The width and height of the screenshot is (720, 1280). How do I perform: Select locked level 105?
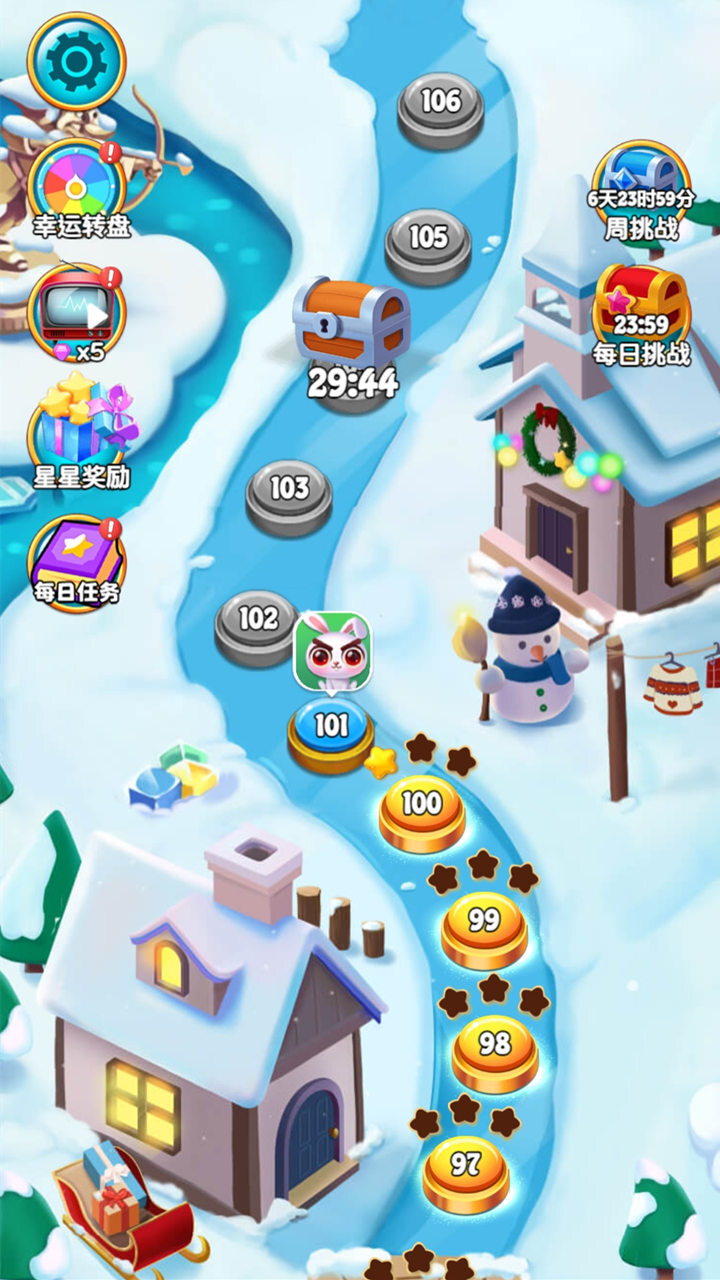tap(428, 241)
